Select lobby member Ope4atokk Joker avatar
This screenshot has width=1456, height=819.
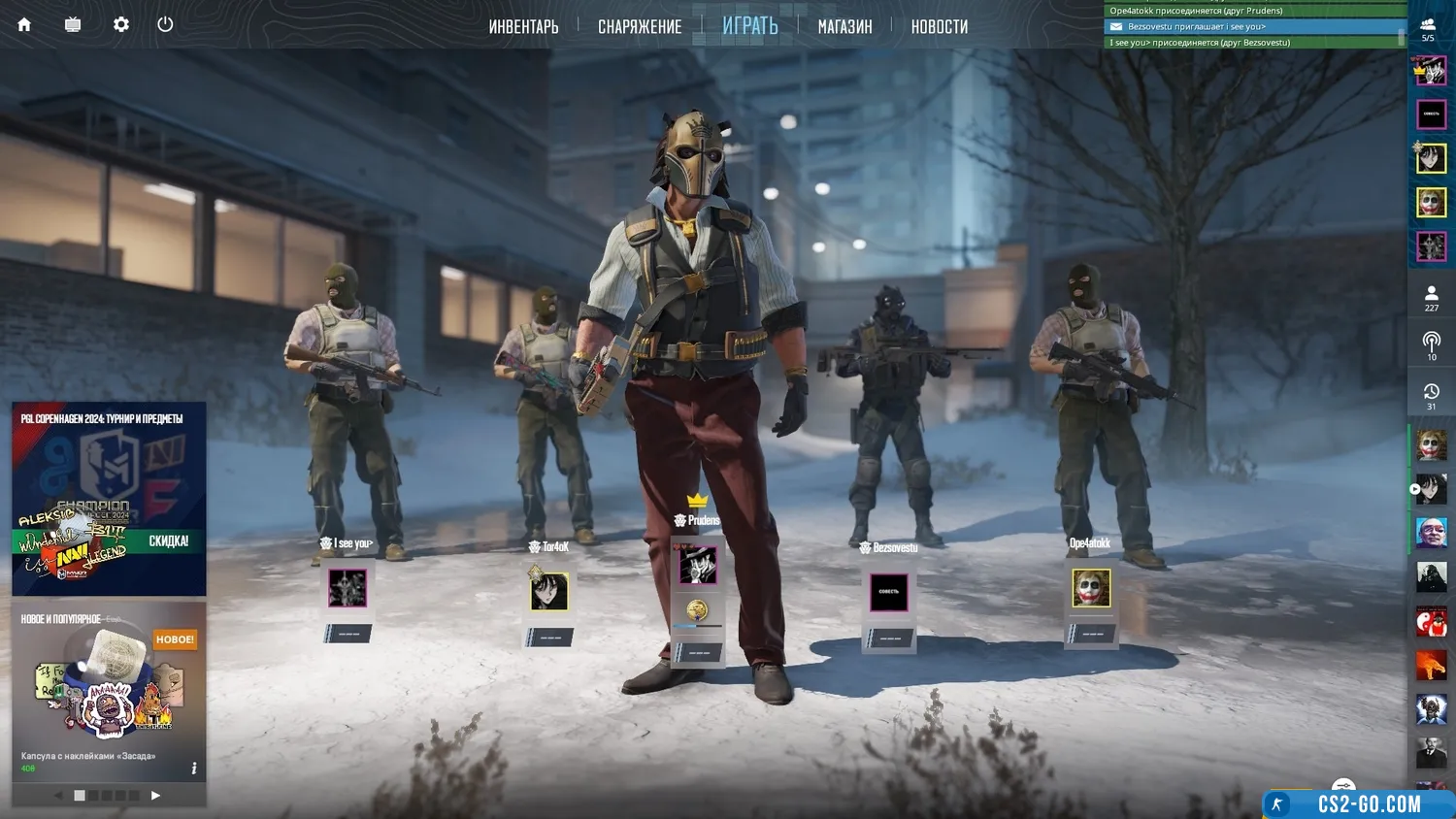(1091, 588)
